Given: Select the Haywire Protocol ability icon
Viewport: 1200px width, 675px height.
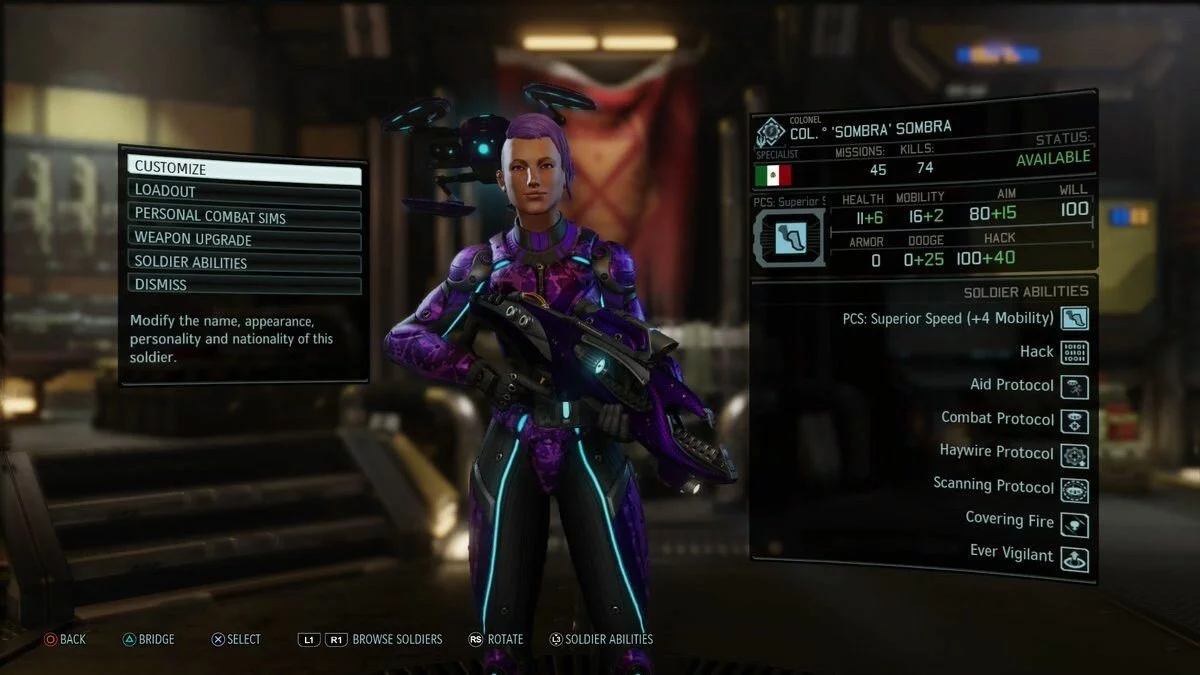Looking at the screenshot, I should coord(1074,455).
